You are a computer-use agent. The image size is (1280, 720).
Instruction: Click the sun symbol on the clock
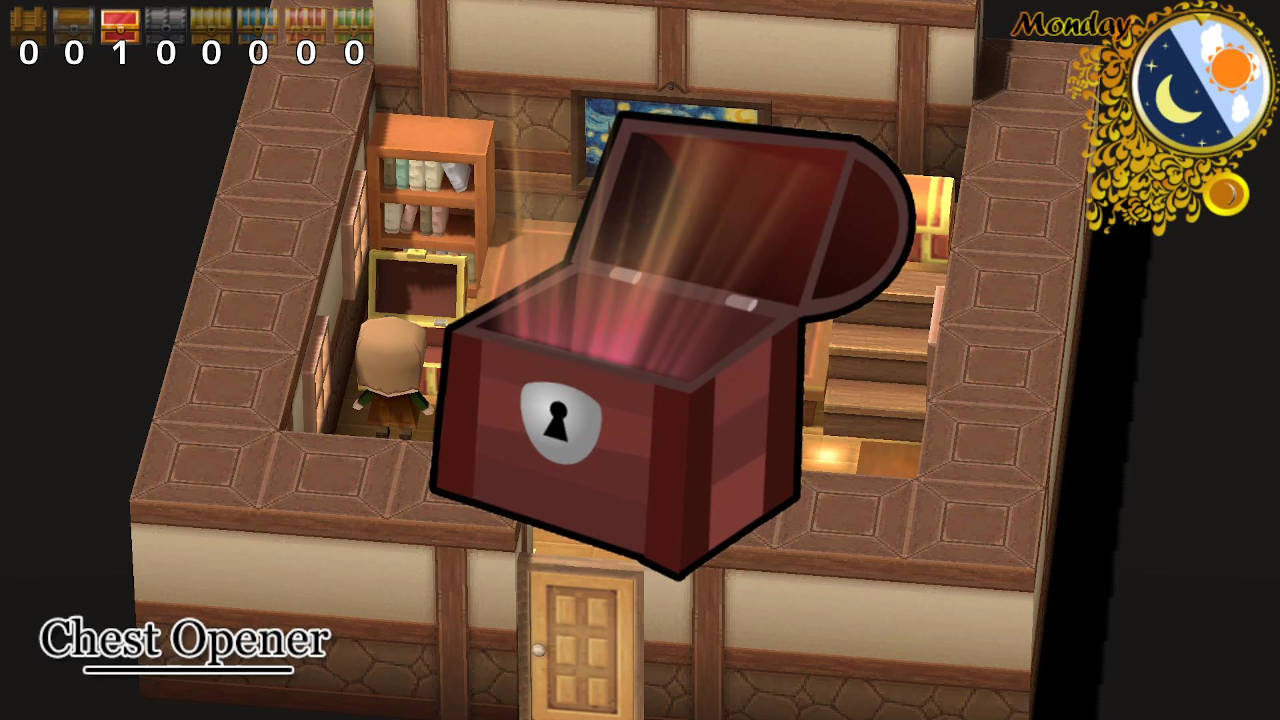click(1230, 70)
